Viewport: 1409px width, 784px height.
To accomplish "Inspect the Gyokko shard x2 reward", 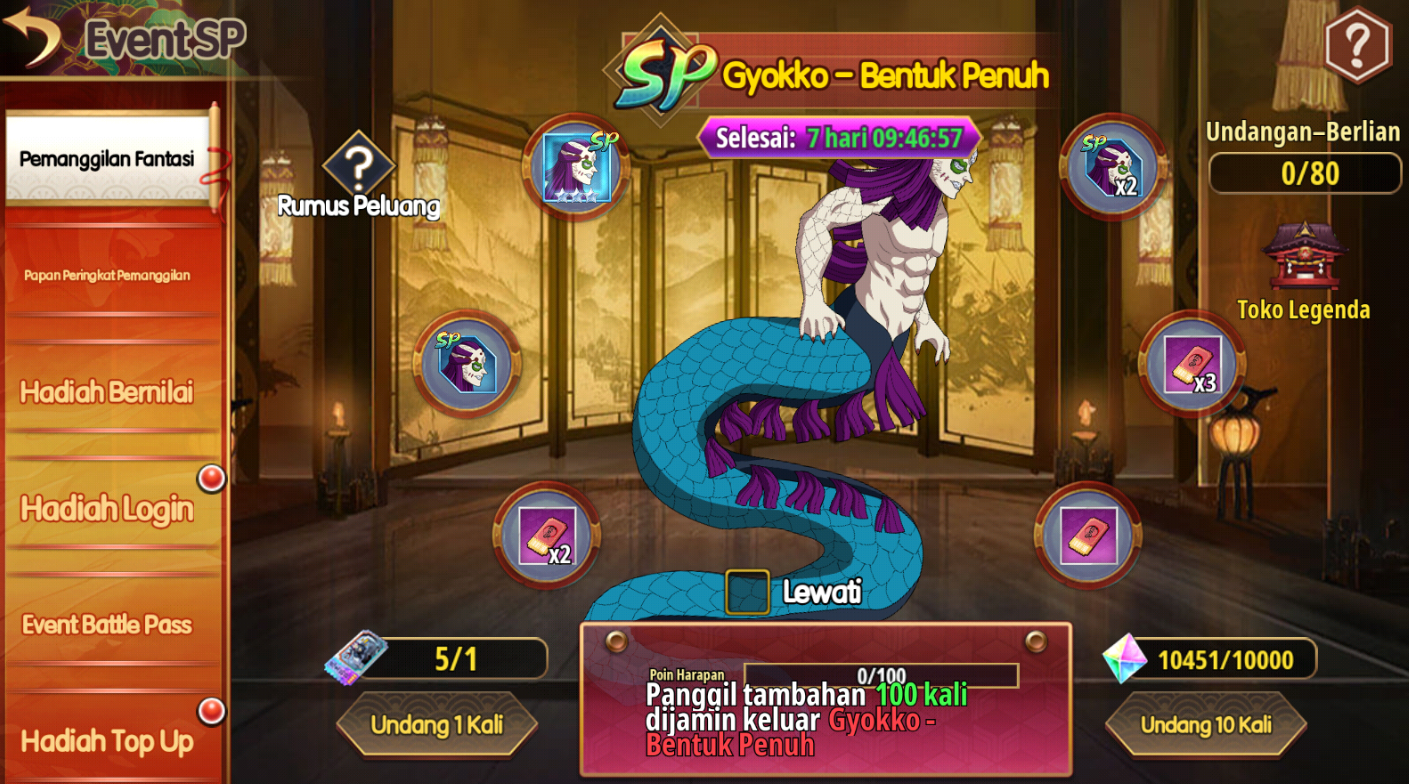I will (1113, 167).
